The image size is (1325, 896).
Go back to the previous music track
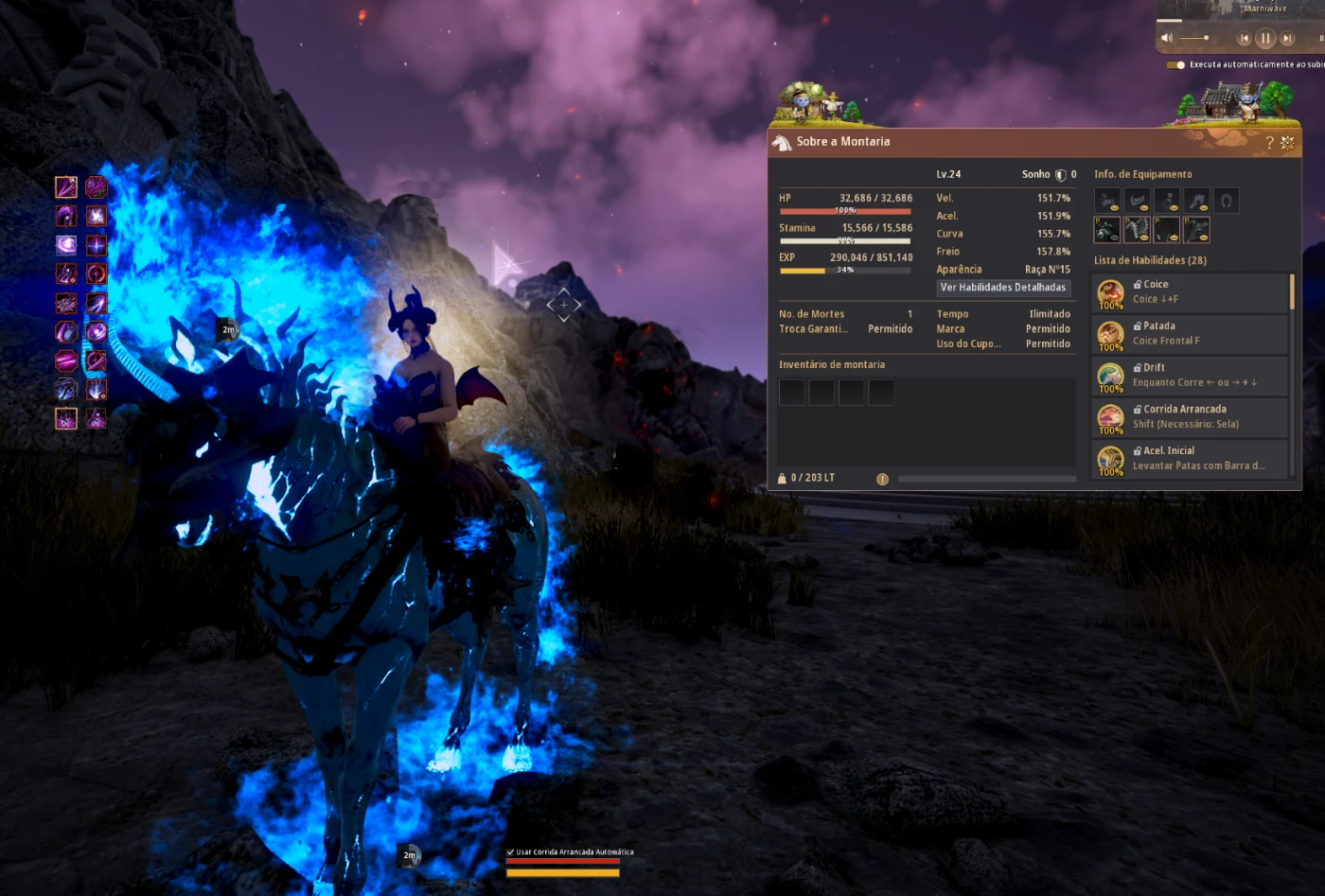coord(1244,39)
